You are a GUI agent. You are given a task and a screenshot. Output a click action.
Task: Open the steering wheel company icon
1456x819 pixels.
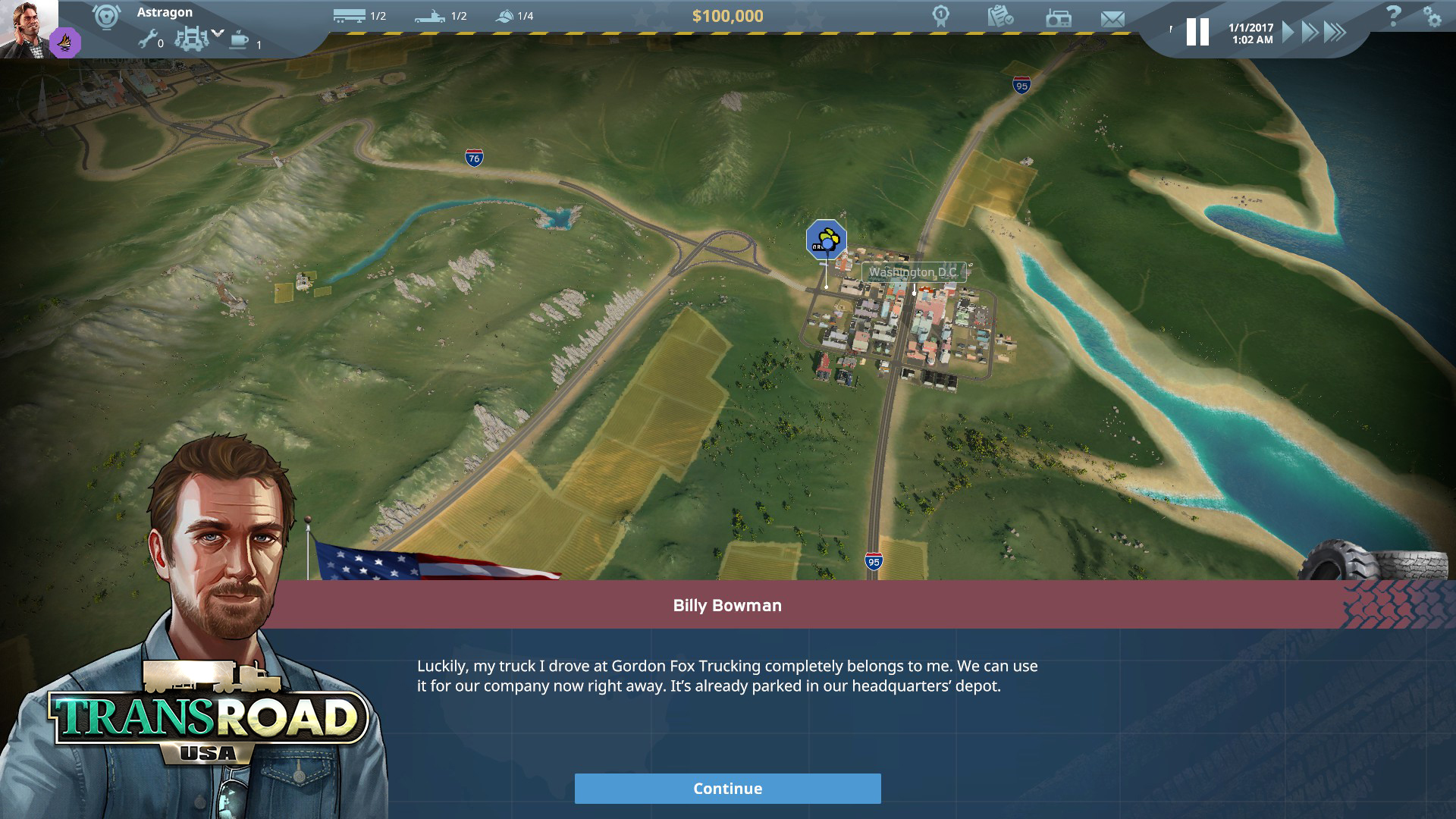coord(106,17)
